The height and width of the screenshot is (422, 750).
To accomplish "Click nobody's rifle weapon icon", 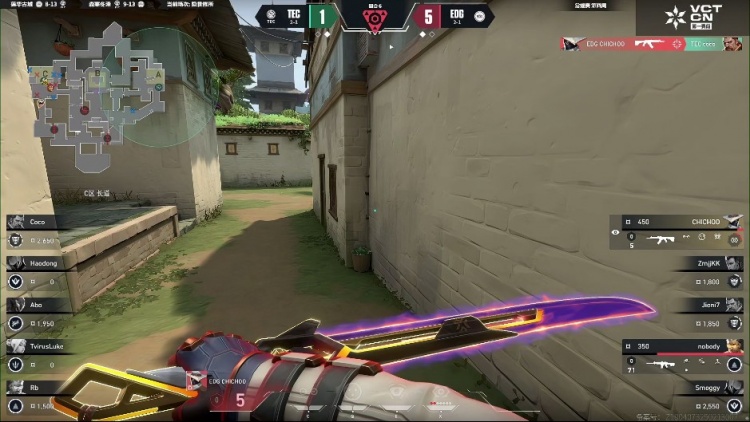I will coord(660,364).
